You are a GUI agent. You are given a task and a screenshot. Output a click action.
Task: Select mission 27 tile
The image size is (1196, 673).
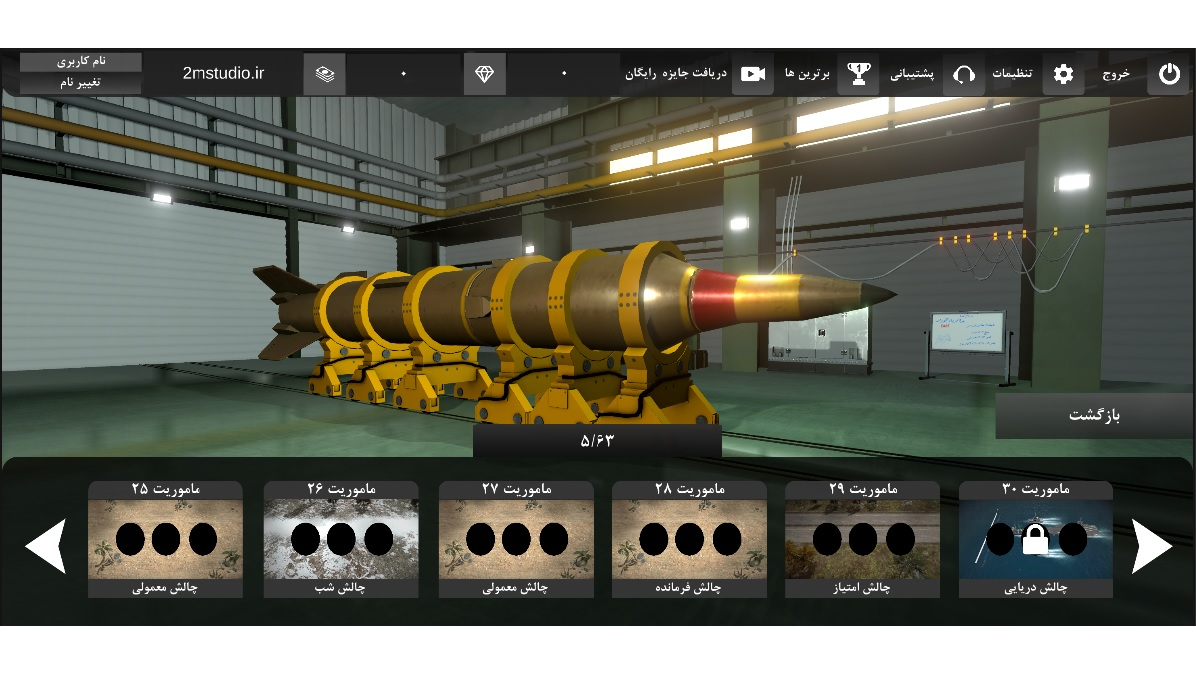pos(516,540)
